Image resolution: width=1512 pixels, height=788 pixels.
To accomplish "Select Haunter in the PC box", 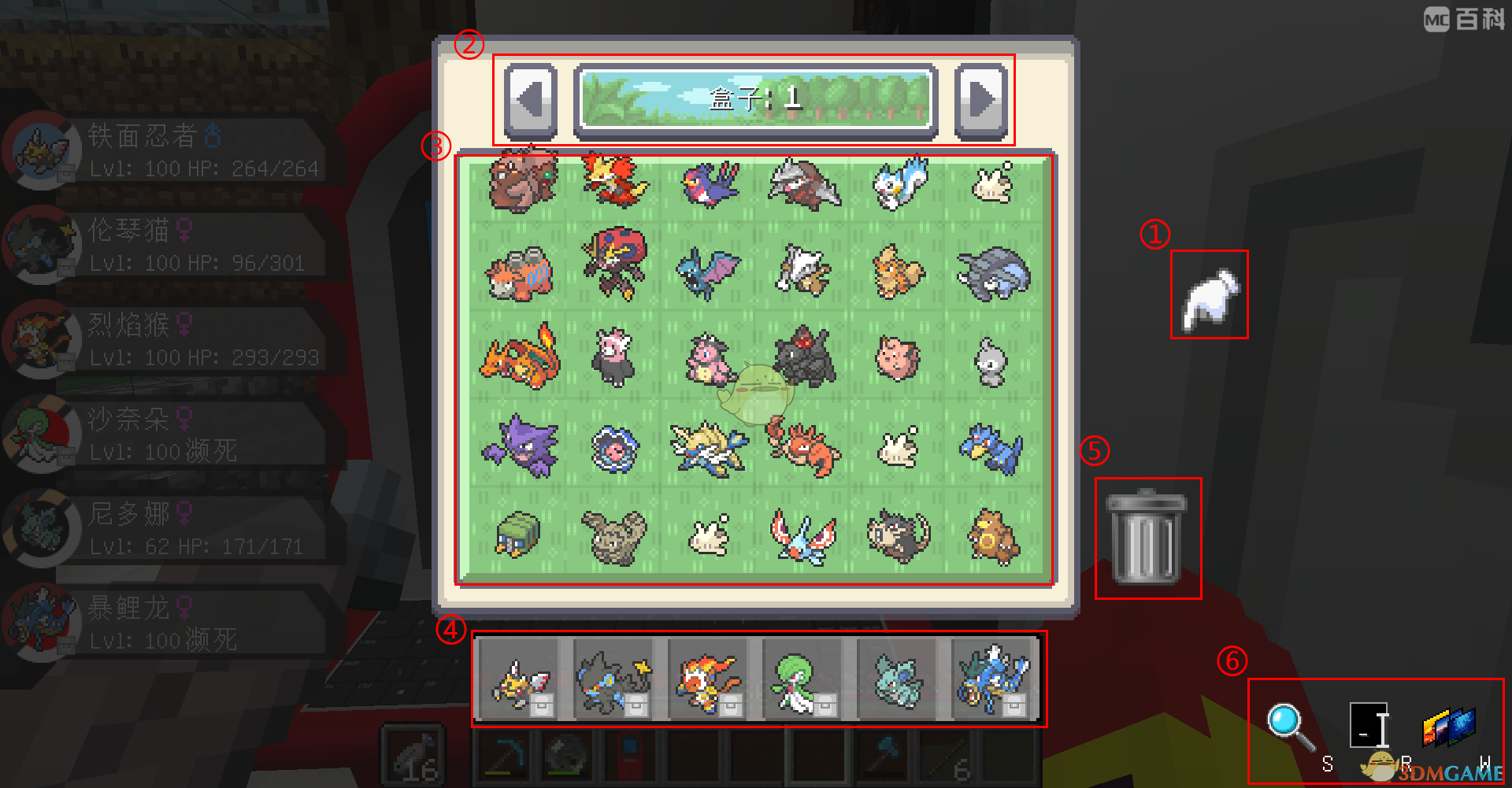I will tap(521, 447).
